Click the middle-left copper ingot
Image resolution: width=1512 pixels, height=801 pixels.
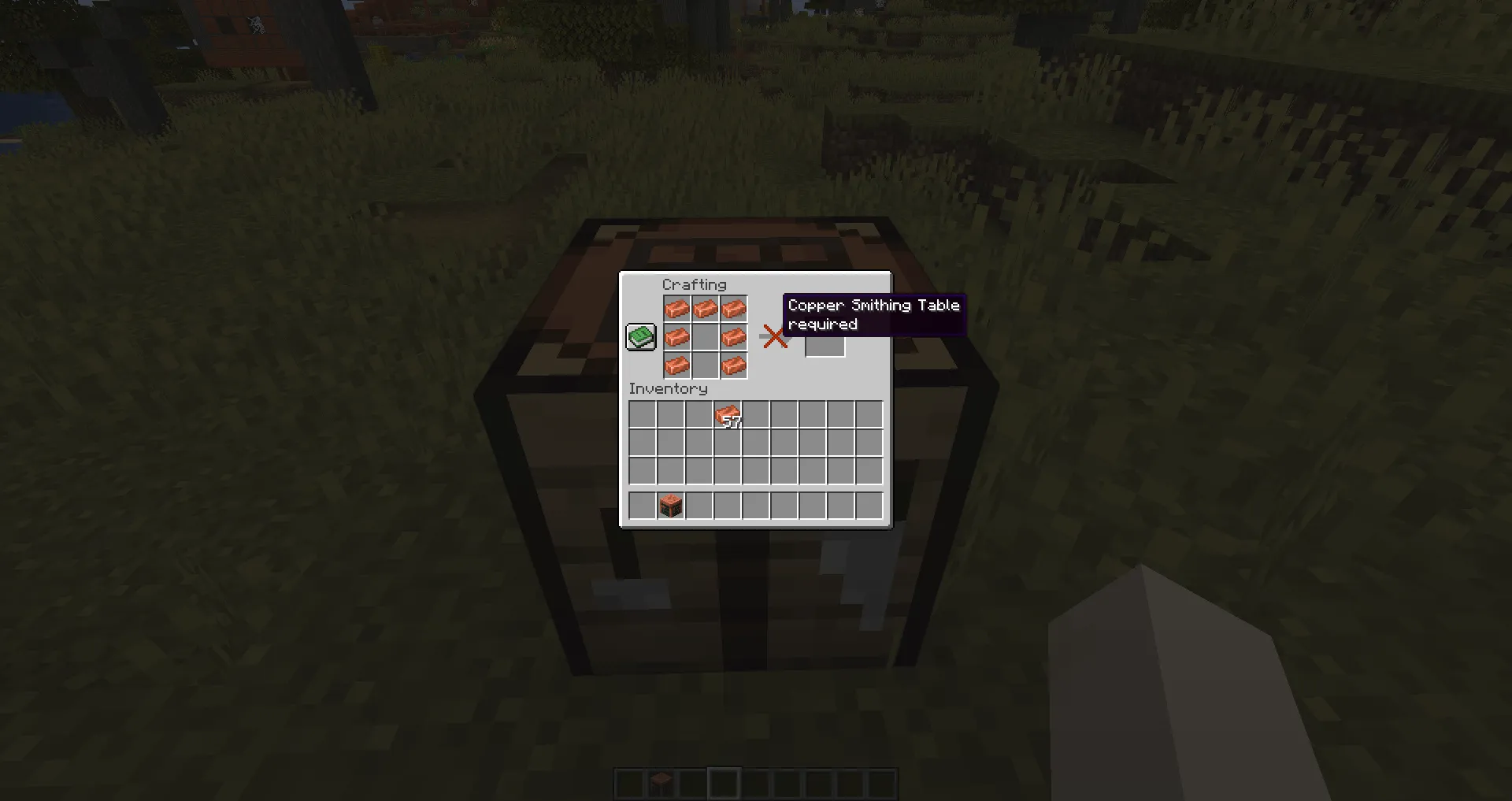(677, 337)
